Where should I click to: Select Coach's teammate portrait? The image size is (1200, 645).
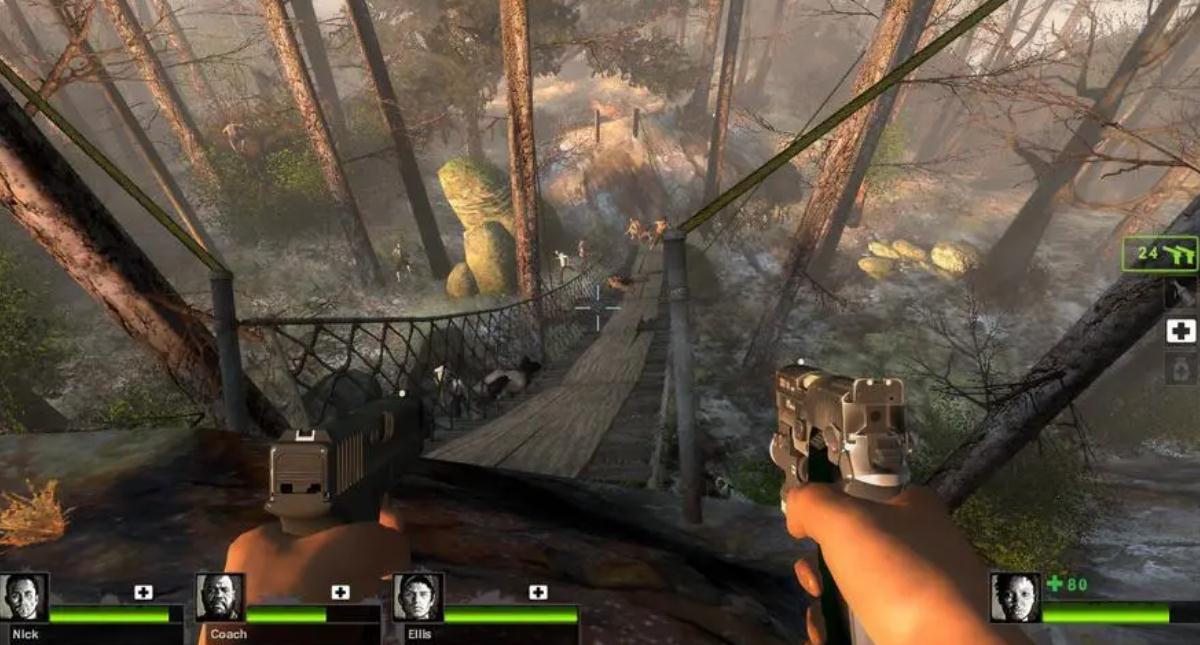coord(220,597)
